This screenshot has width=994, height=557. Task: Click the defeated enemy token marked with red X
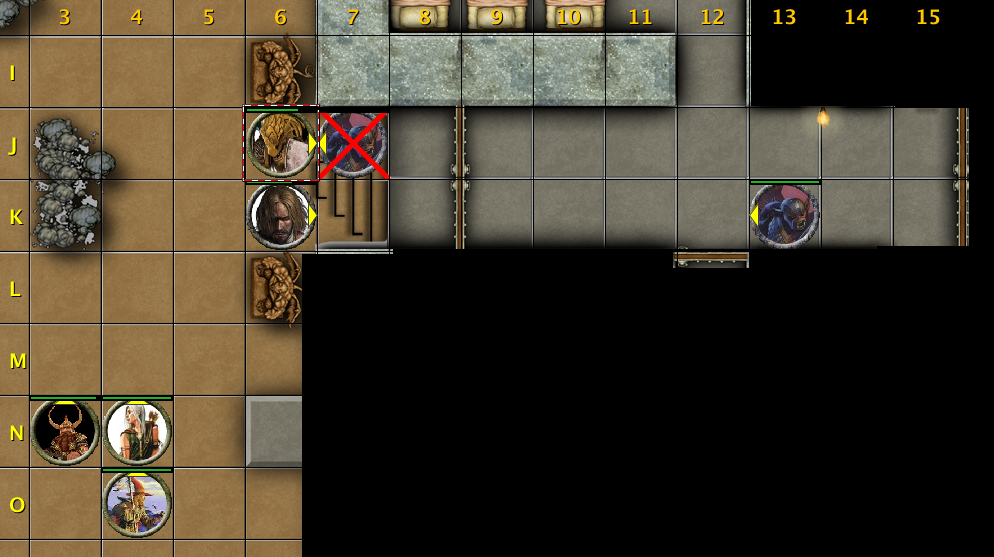(x=353, y=144)
